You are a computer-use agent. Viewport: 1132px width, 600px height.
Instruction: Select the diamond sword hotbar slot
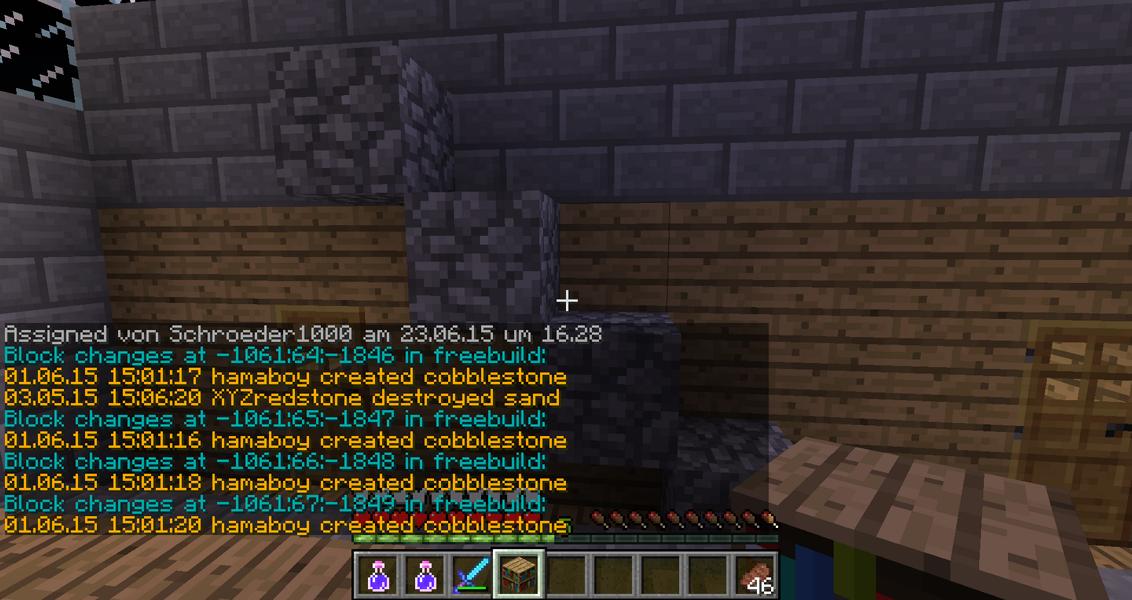click(x=472, y=575)
